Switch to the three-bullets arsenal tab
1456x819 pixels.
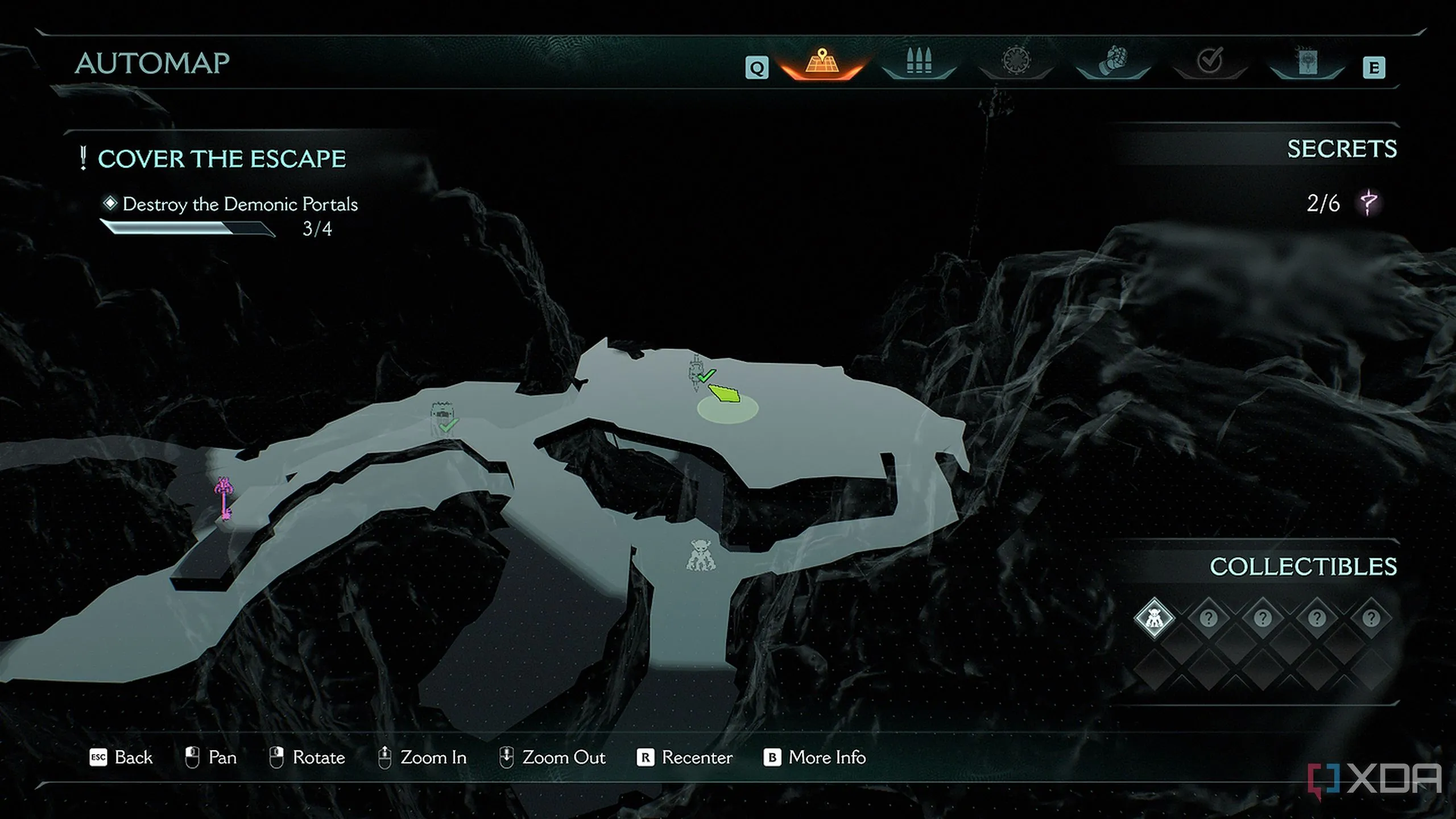click(919, 61)
